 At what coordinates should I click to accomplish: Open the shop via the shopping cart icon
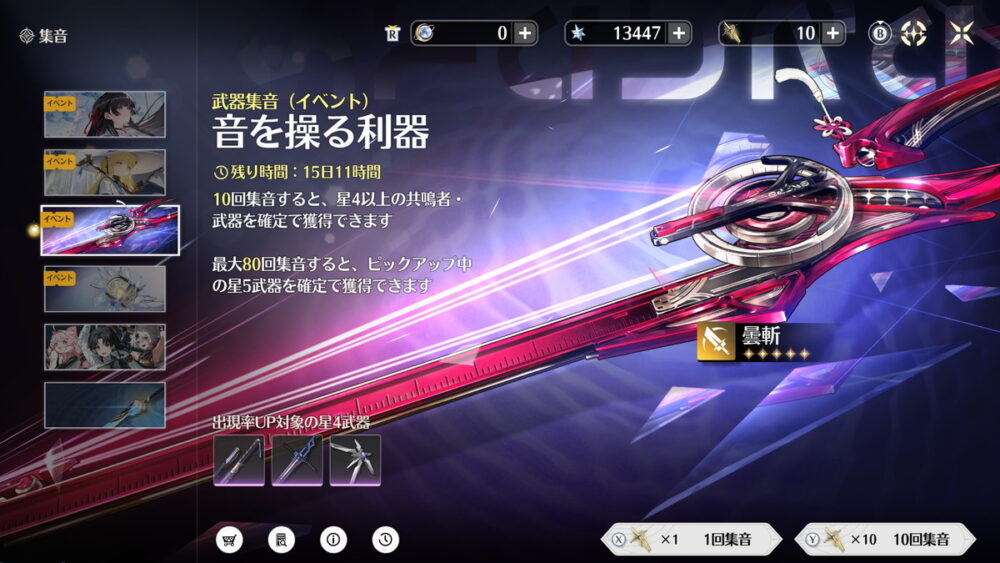230,540
